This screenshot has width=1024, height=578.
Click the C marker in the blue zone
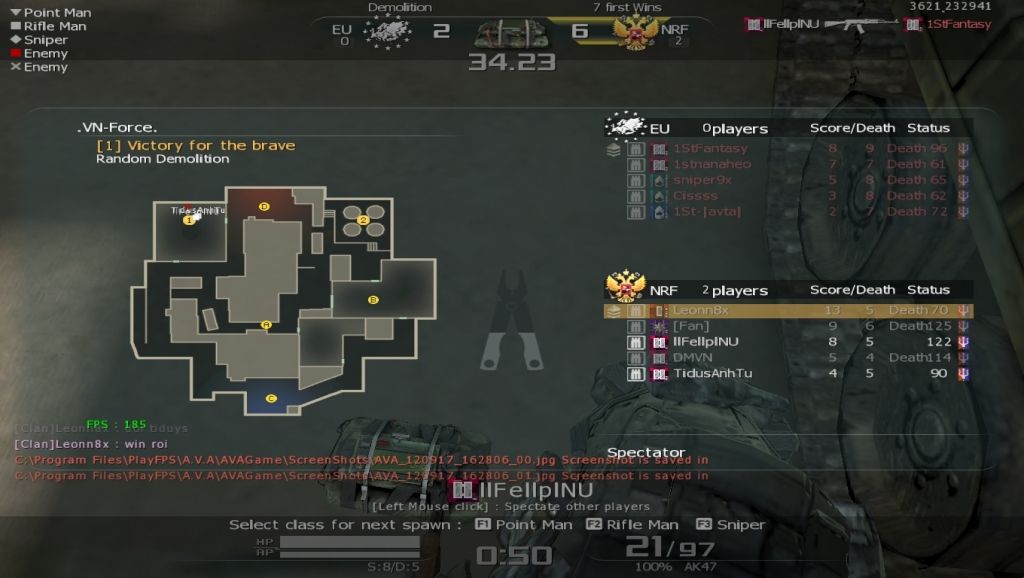tap(271, 398)
